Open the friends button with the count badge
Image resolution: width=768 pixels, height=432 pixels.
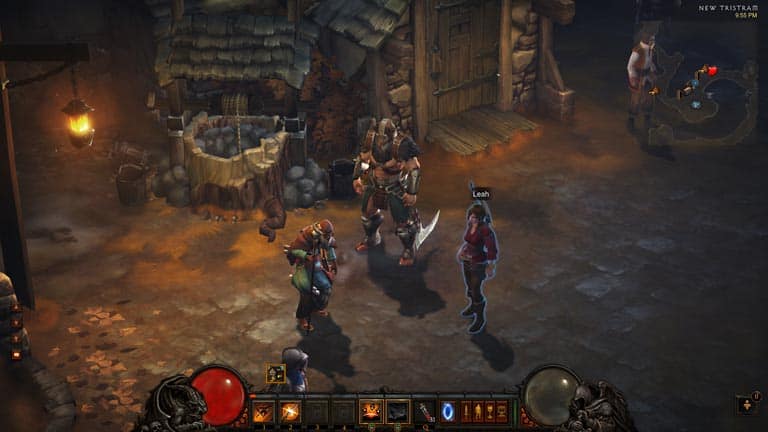pos(746,404)
